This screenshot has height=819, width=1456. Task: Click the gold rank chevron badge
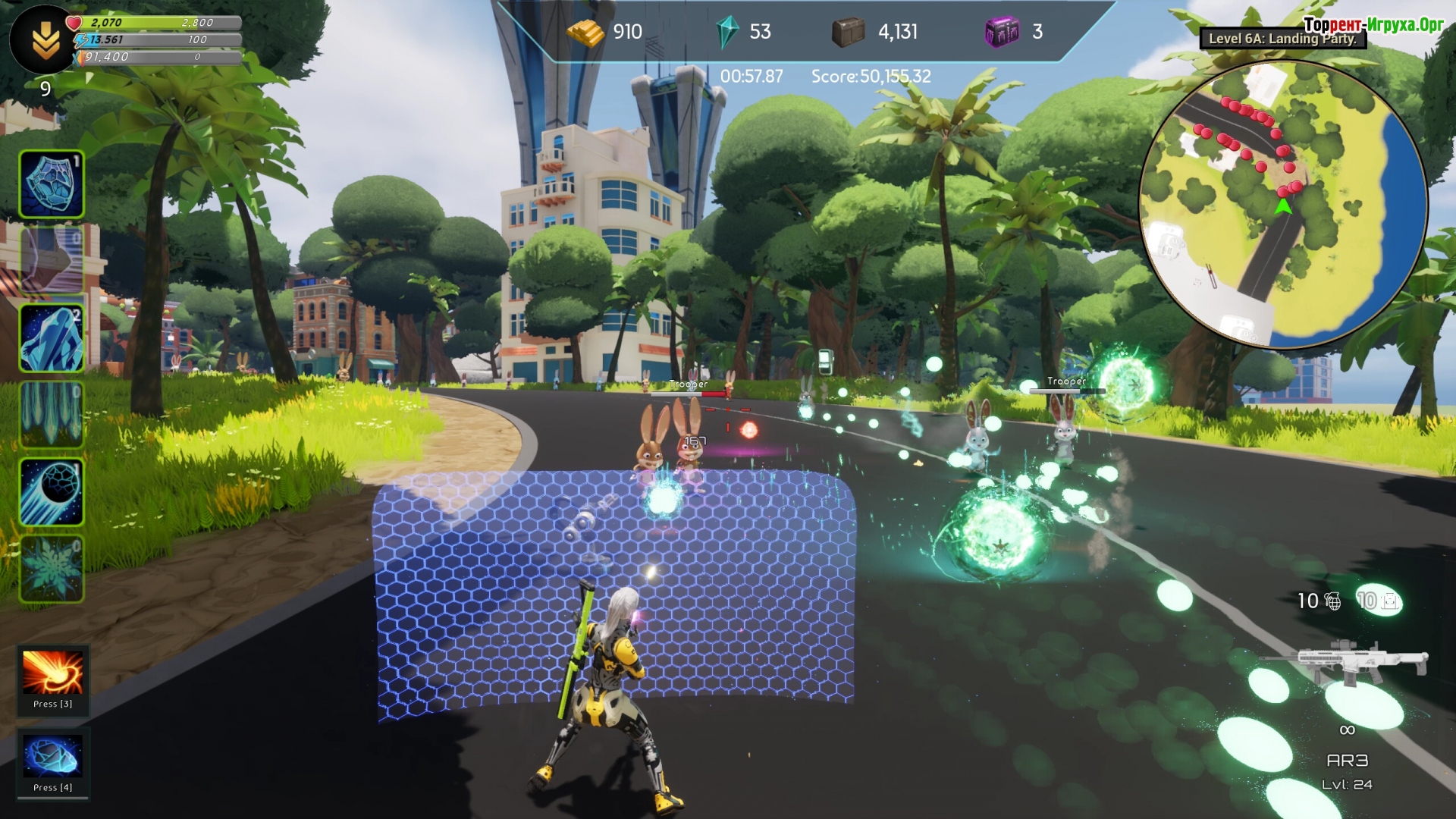[x=45, y=39]
